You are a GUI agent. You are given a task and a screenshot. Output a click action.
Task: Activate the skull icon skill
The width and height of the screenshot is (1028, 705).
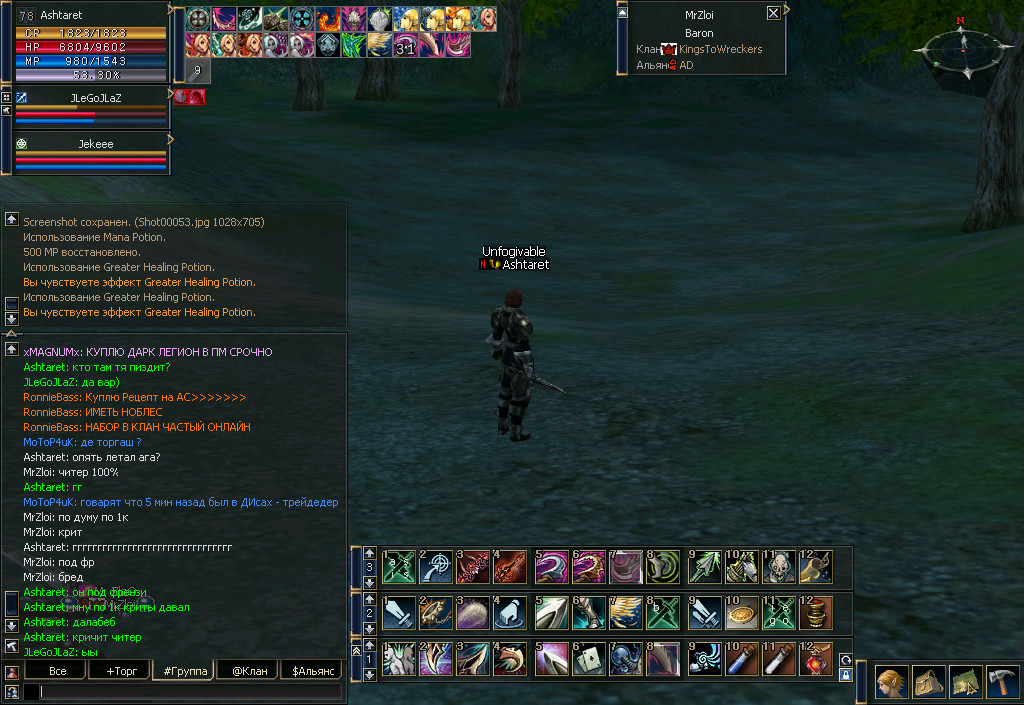(780, 566)
